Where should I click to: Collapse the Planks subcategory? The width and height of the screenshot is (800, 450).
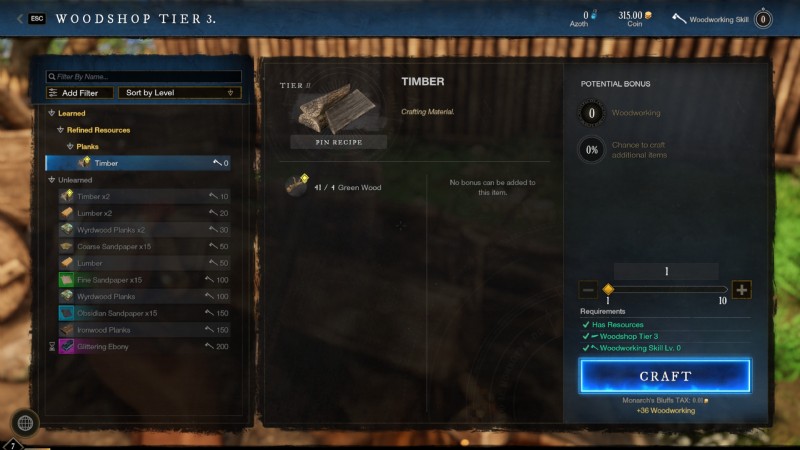pos(69,146)
